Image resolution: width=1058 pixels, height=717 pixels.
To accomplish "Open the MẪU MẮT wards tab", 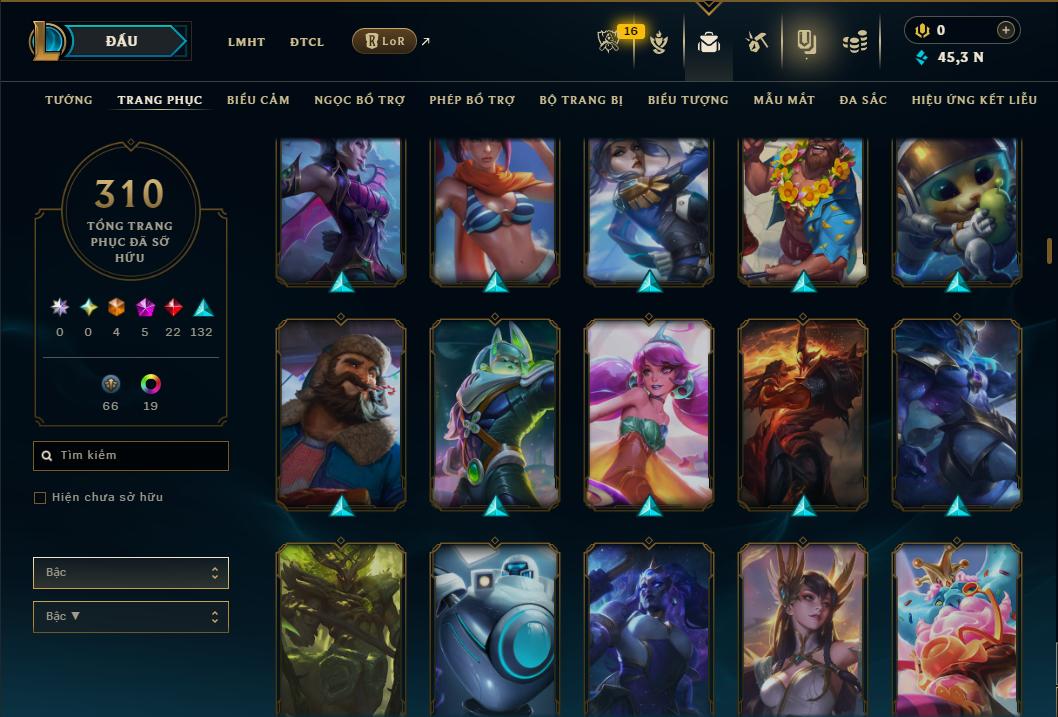I will [x=784, y=100].
